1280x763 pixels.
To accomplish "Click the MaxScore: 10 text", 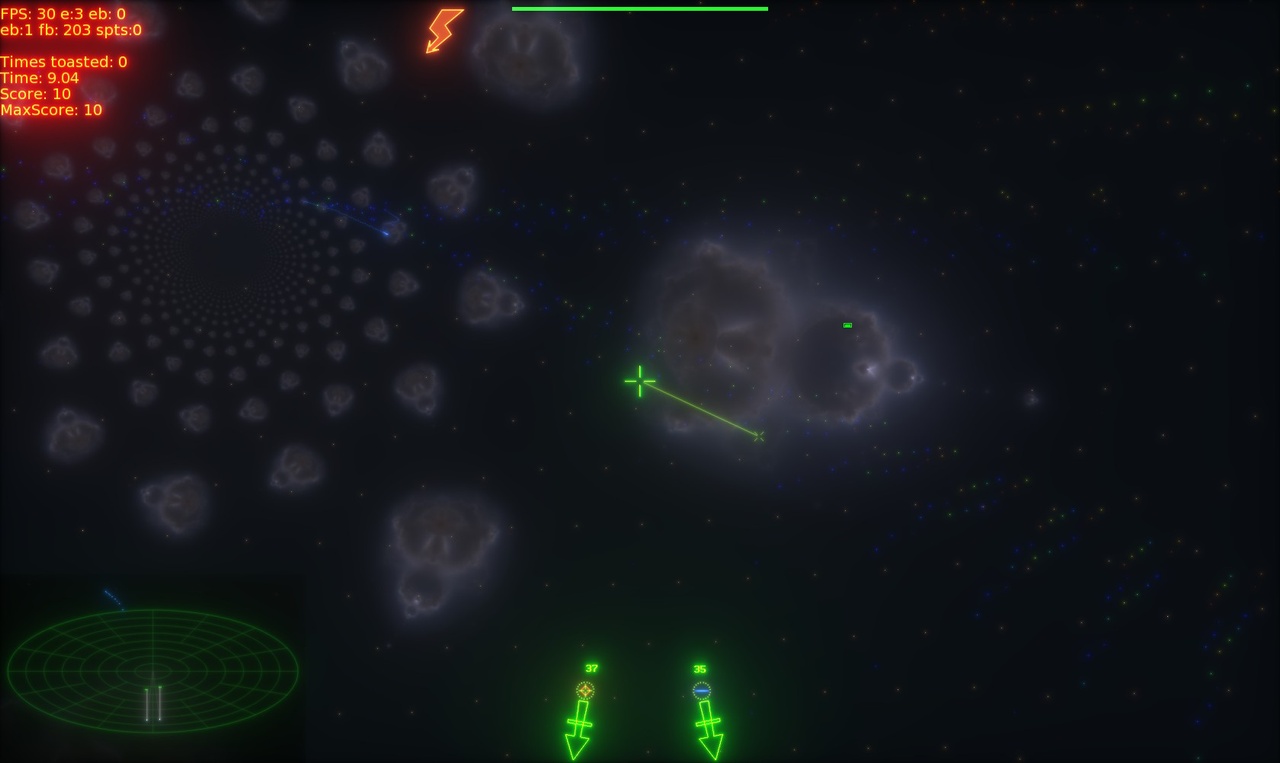I will click(50, 110).
